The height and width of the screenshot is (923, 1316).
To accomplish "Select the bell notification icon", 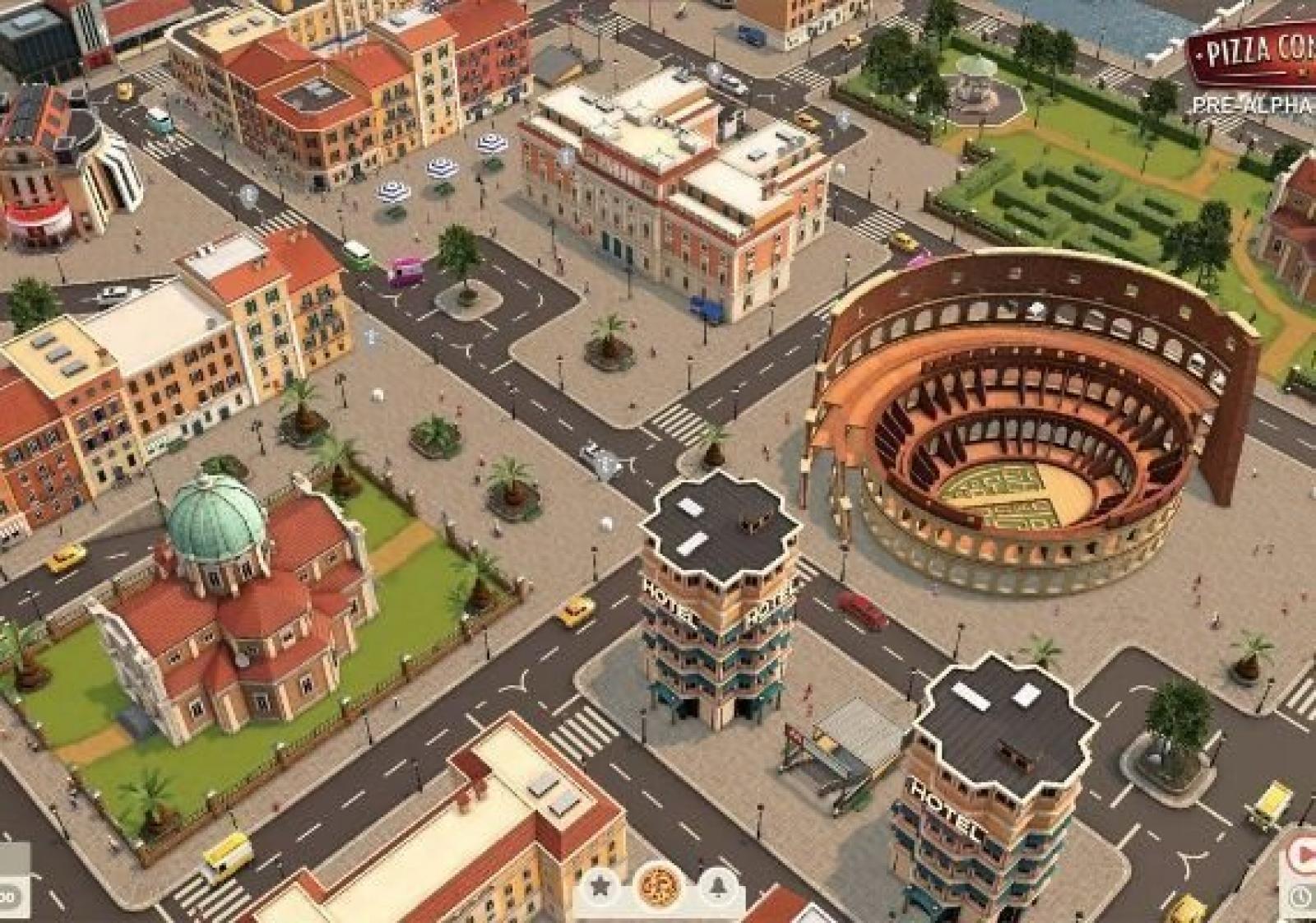I will point(717,887).
